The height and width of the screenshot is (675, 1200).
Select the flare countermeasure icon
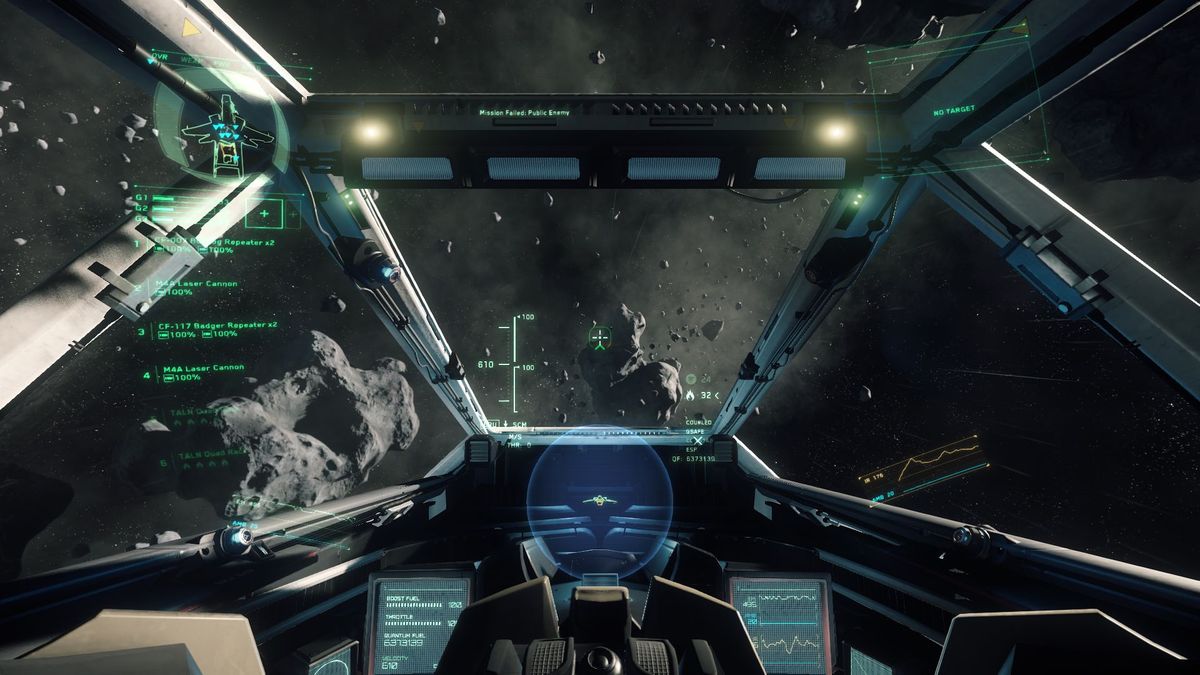pyautogui.click(x=690, y=395)
